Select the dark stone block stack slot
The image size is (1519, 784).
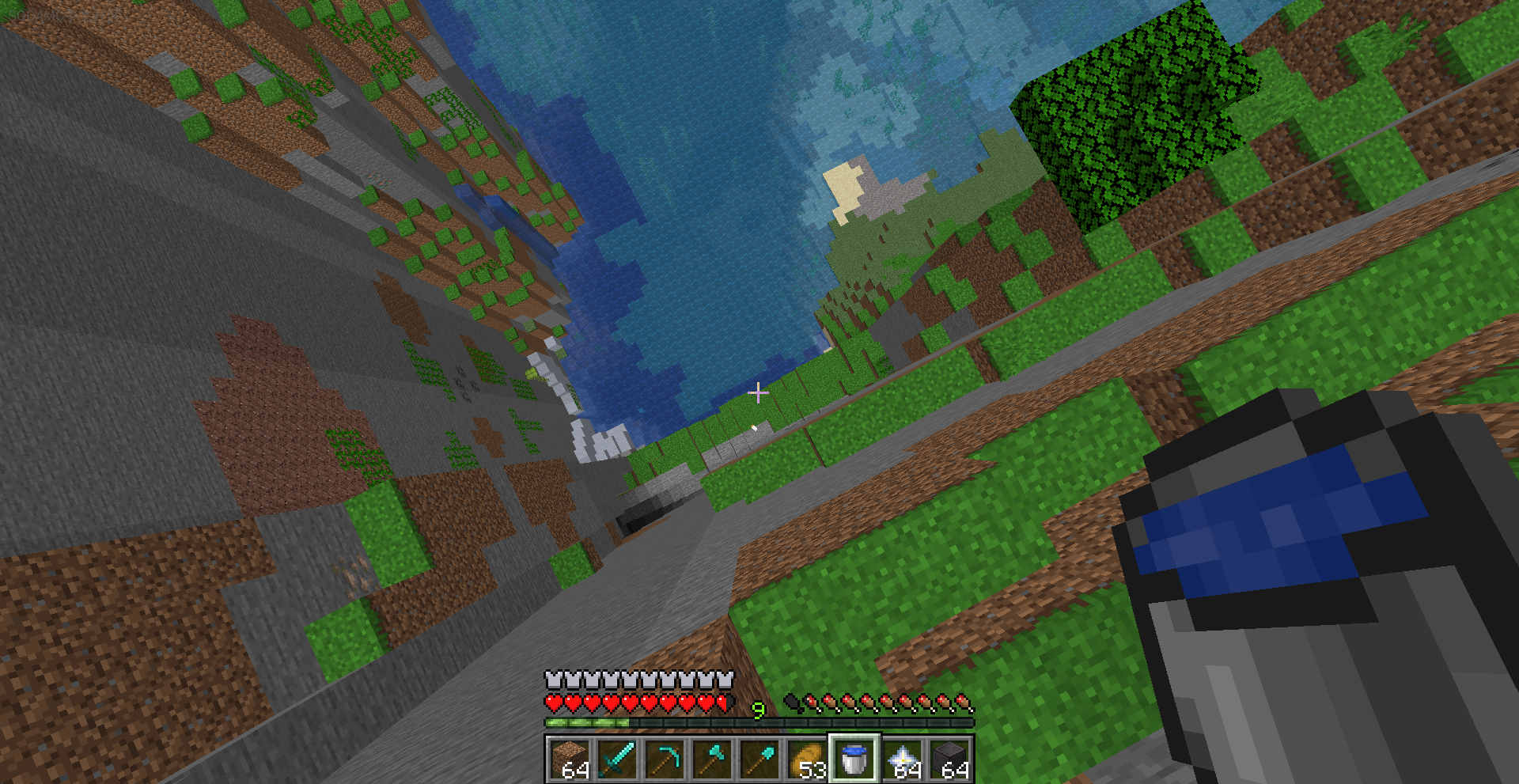point(949,759)
